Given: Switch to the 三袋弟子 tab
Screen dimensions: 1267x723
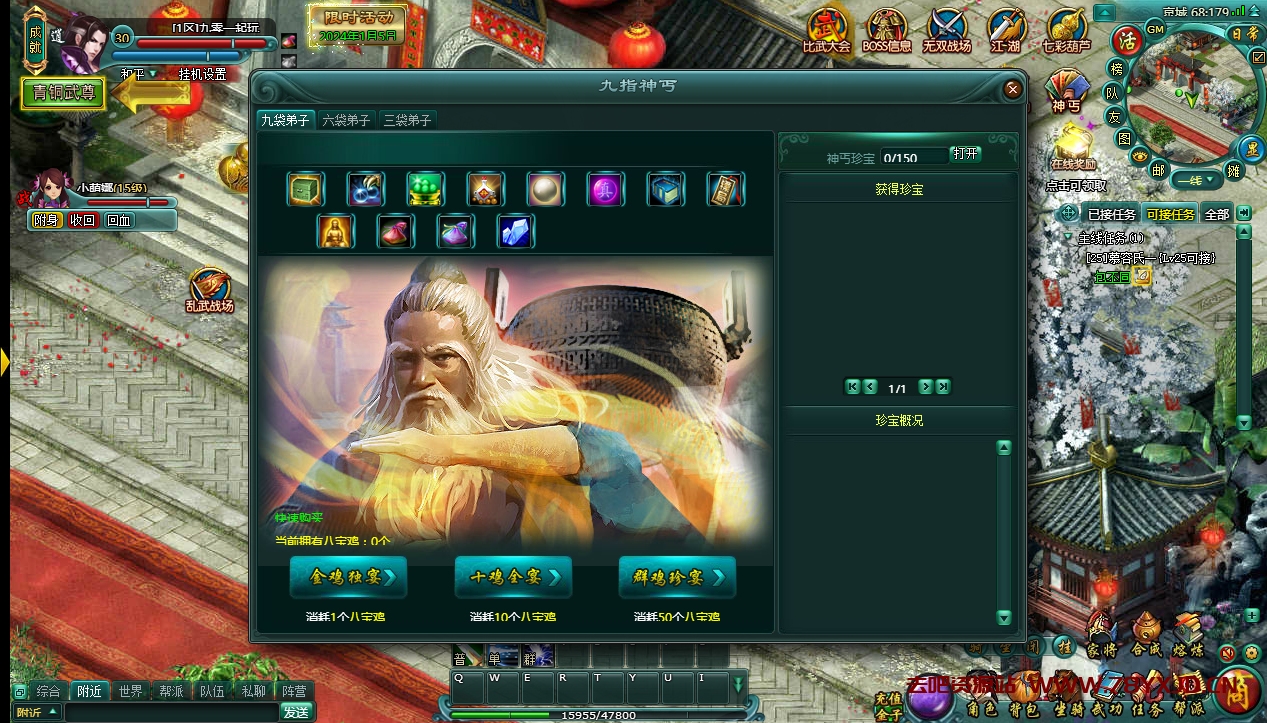Looking at the screenshot, I should pyautogui.click(x=407, y=120).
